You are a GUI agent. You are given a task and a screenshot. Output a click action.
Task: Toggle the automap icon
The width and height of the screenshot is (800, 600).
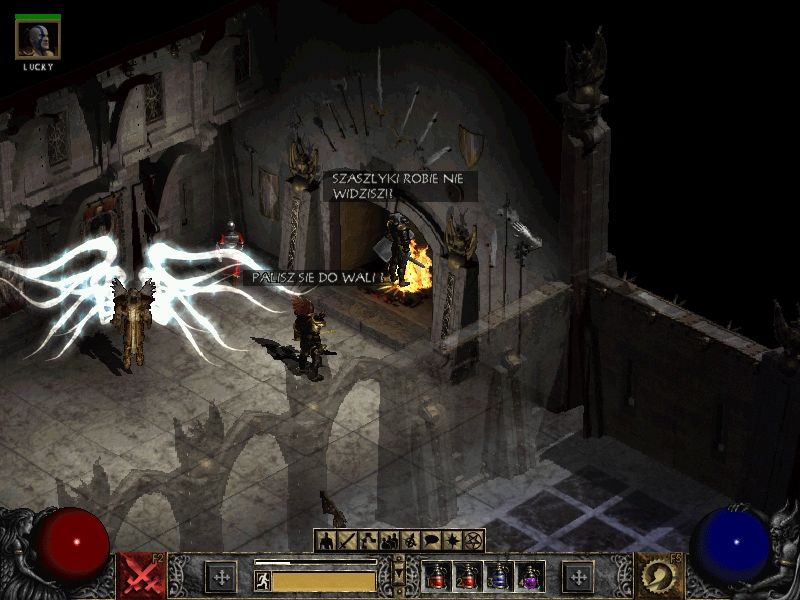coord(410,541)
